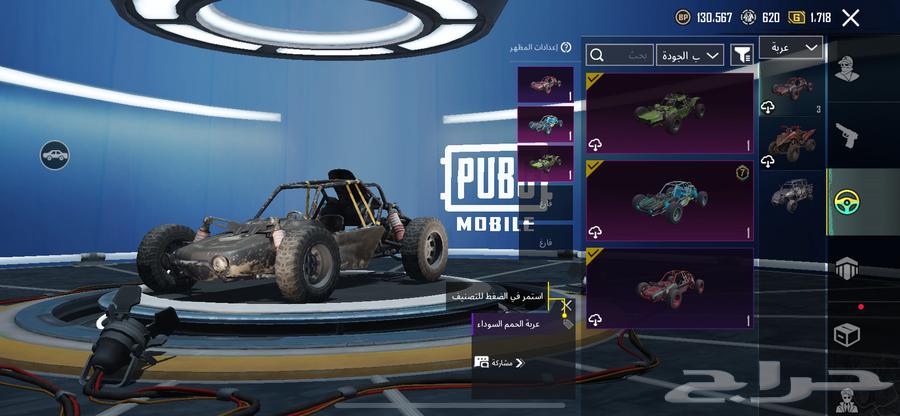Open the sort by quality dropdown
The image size is (900, 416).
pos(690,55)
